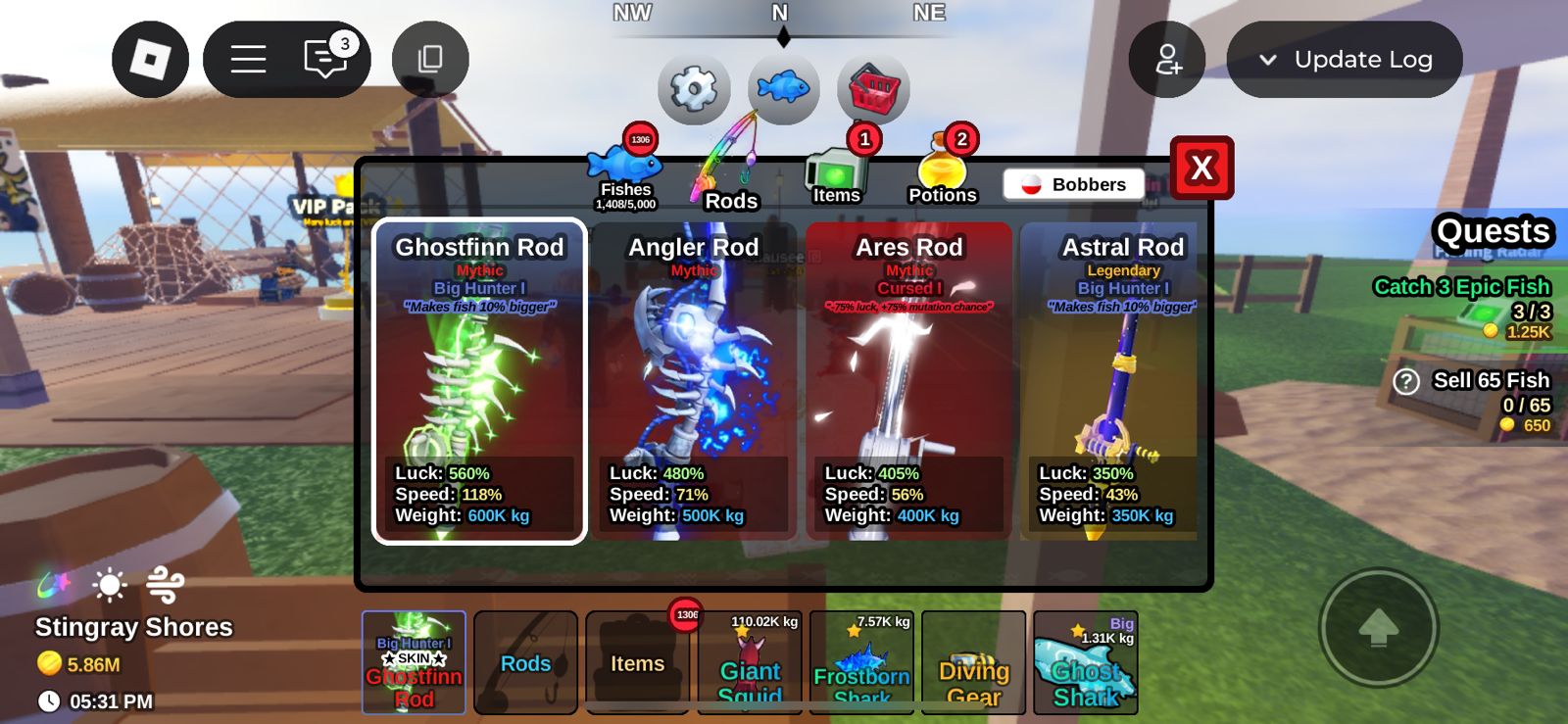
Task: Toggle the Diving Gear hotbar slot
Action: [973, 663]
